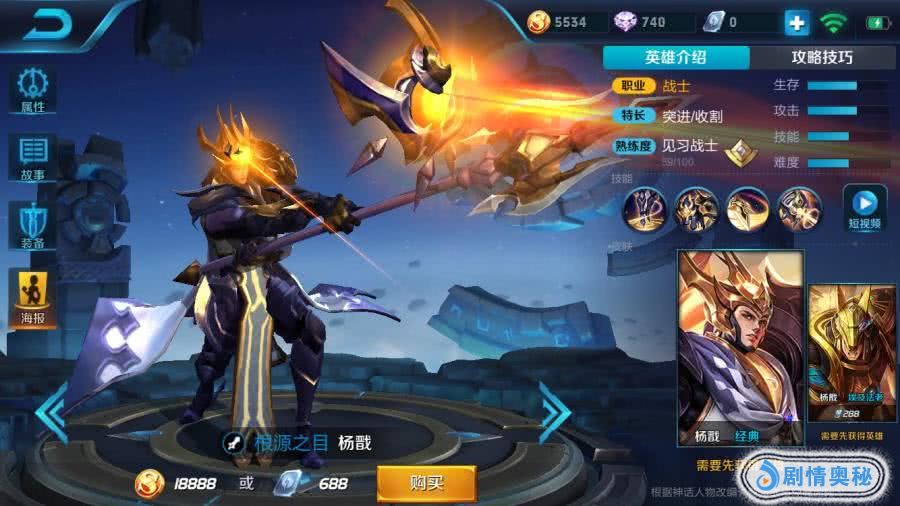Select the fourth skill icon
Viewport: 900px width, 506px height.
point(798,209)
